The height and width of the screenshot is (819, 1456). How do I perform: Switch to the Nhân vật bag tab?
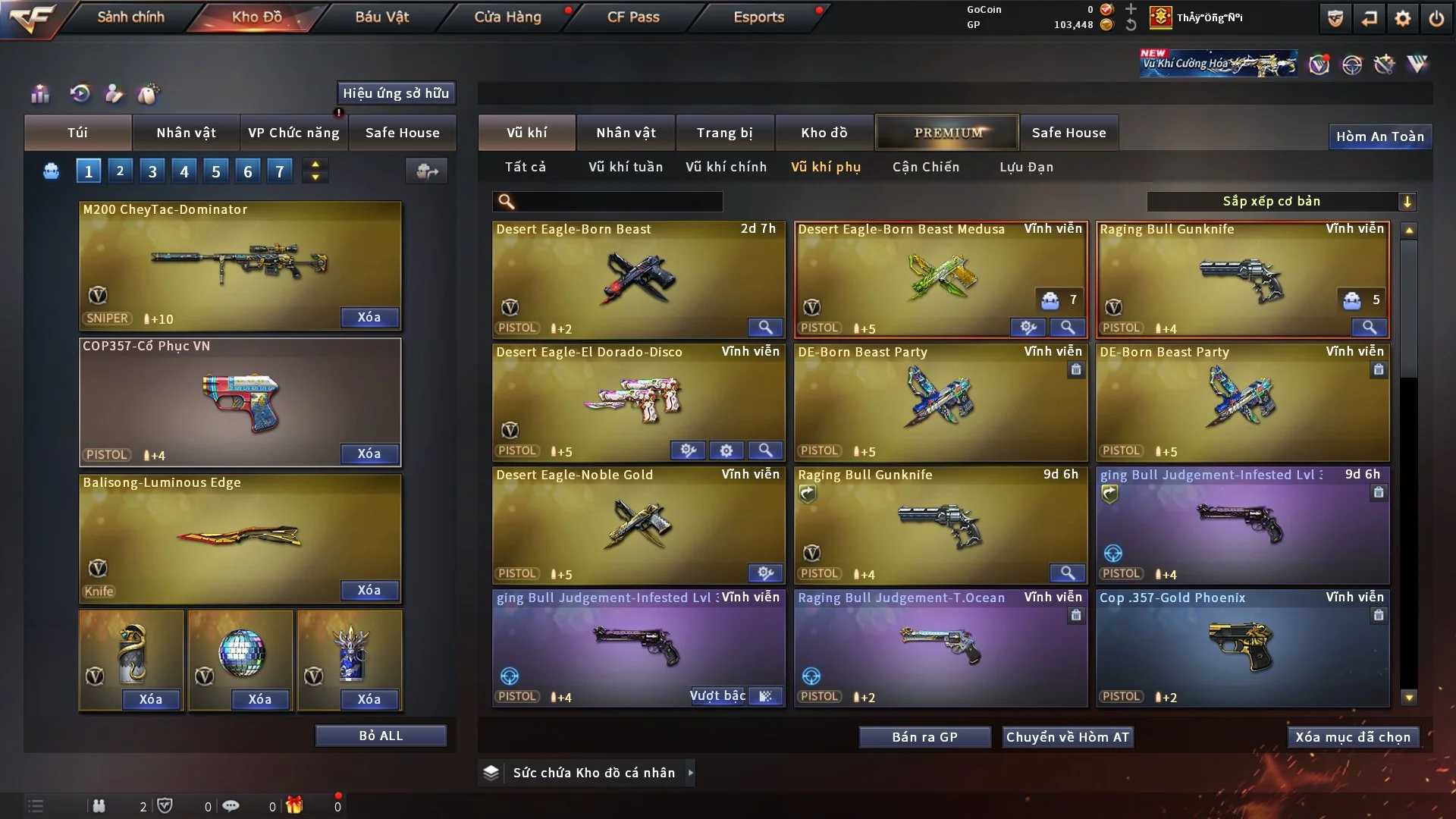click(186, 133)
